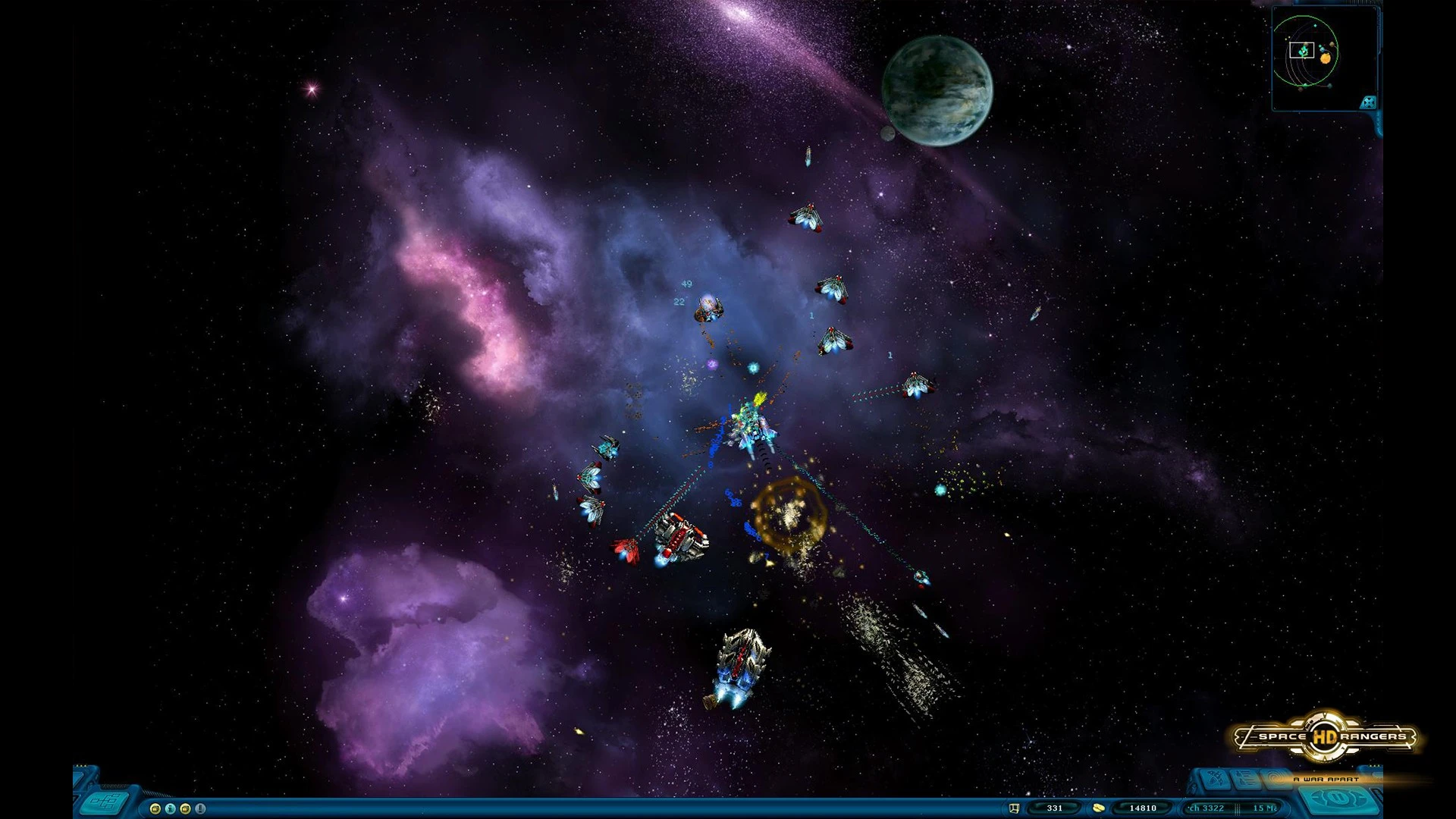Open the first yellow message icon
Screen dimensions: 1456x819
(155, 808)
